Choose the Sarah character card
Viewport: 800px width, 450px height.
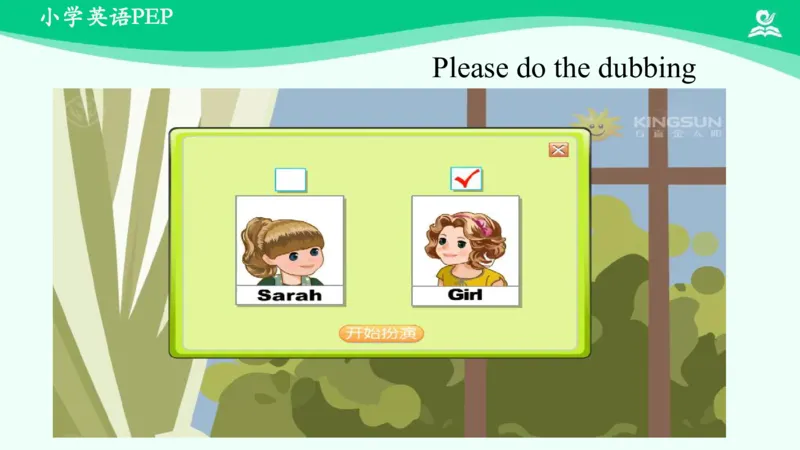click(x=290, y=250)
